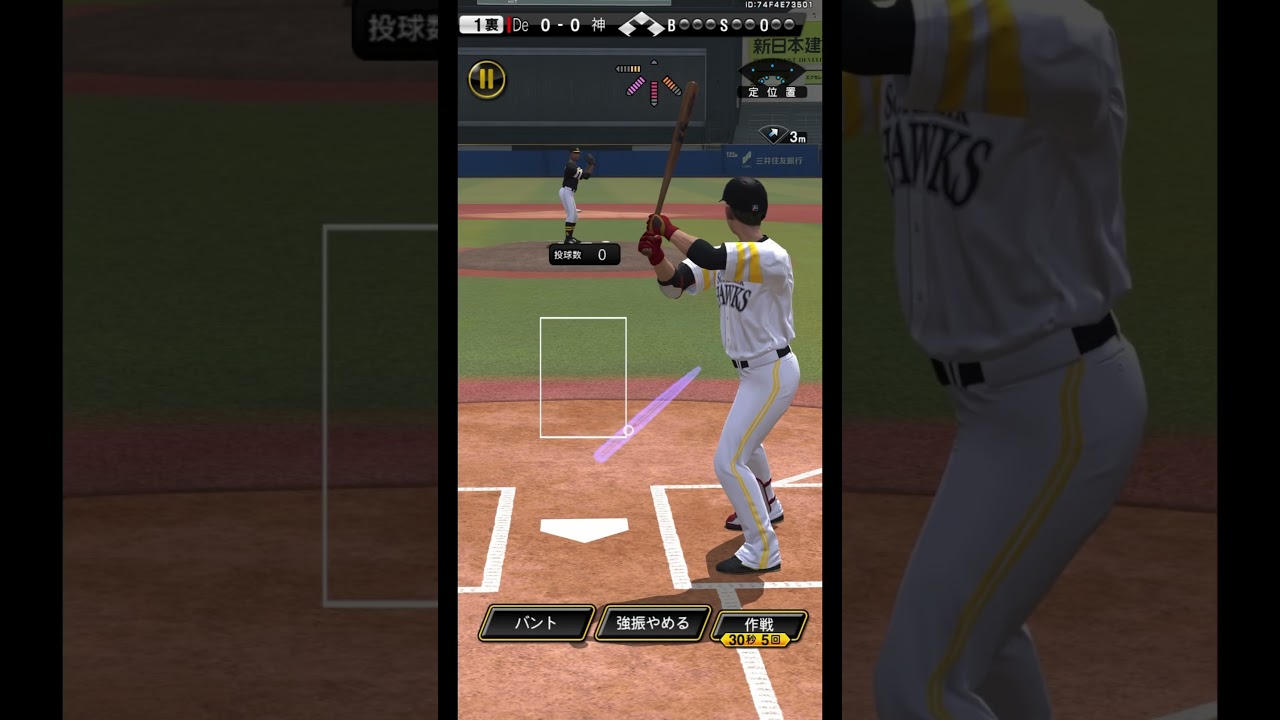This screenshot has height=720, width=1280.
Task: Toggle the 強振やめる power swing button
Action: click(653, 623)
